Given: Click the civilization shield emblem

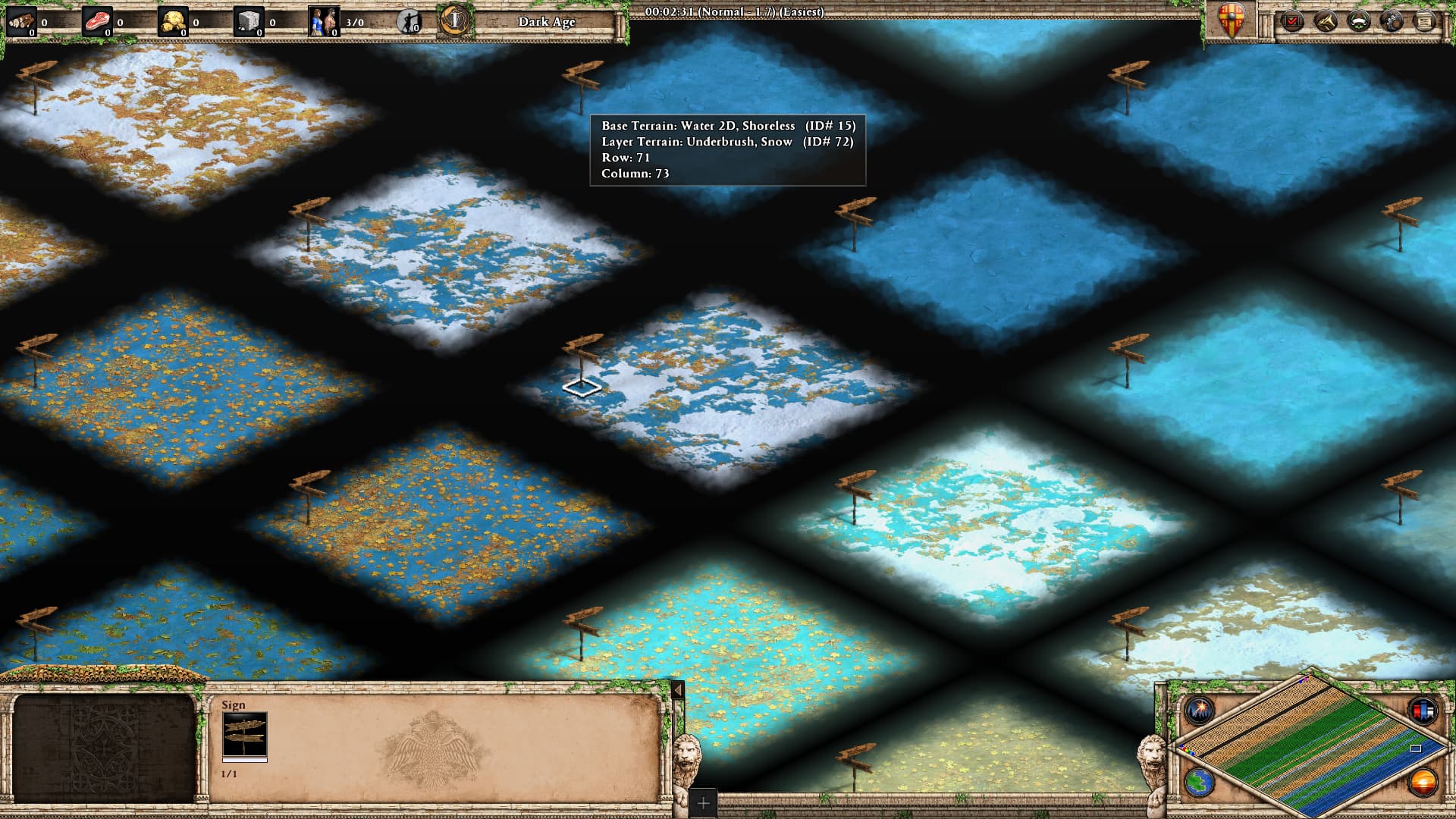Looking at the screenshot, I should coord(1231,20).
